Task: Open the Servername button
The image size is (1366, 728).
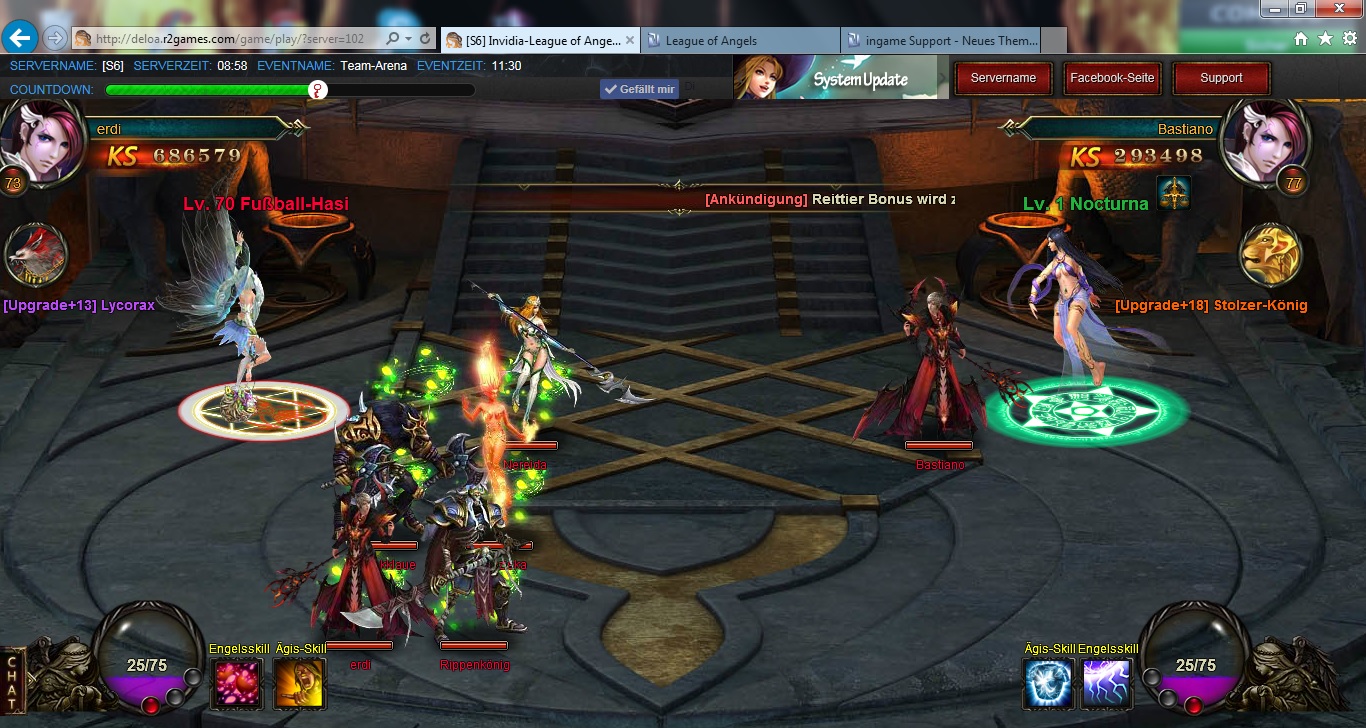Action: [1003, 78]
